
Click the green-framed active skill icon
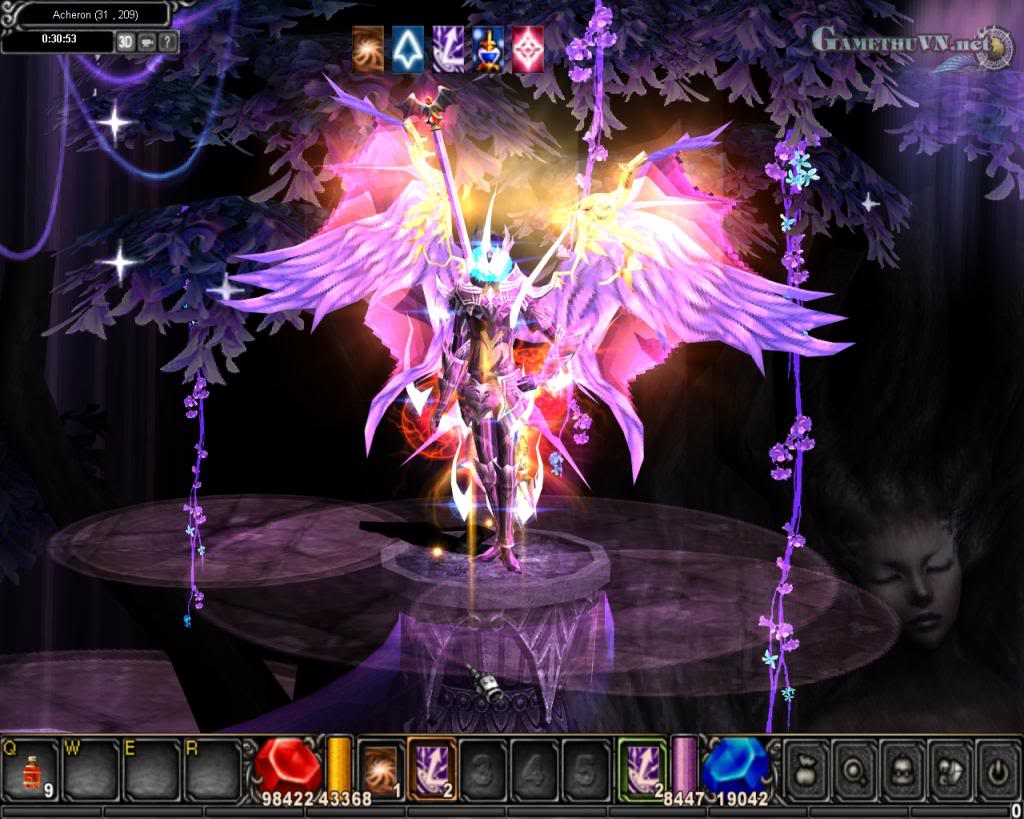[x=642, y=770]
